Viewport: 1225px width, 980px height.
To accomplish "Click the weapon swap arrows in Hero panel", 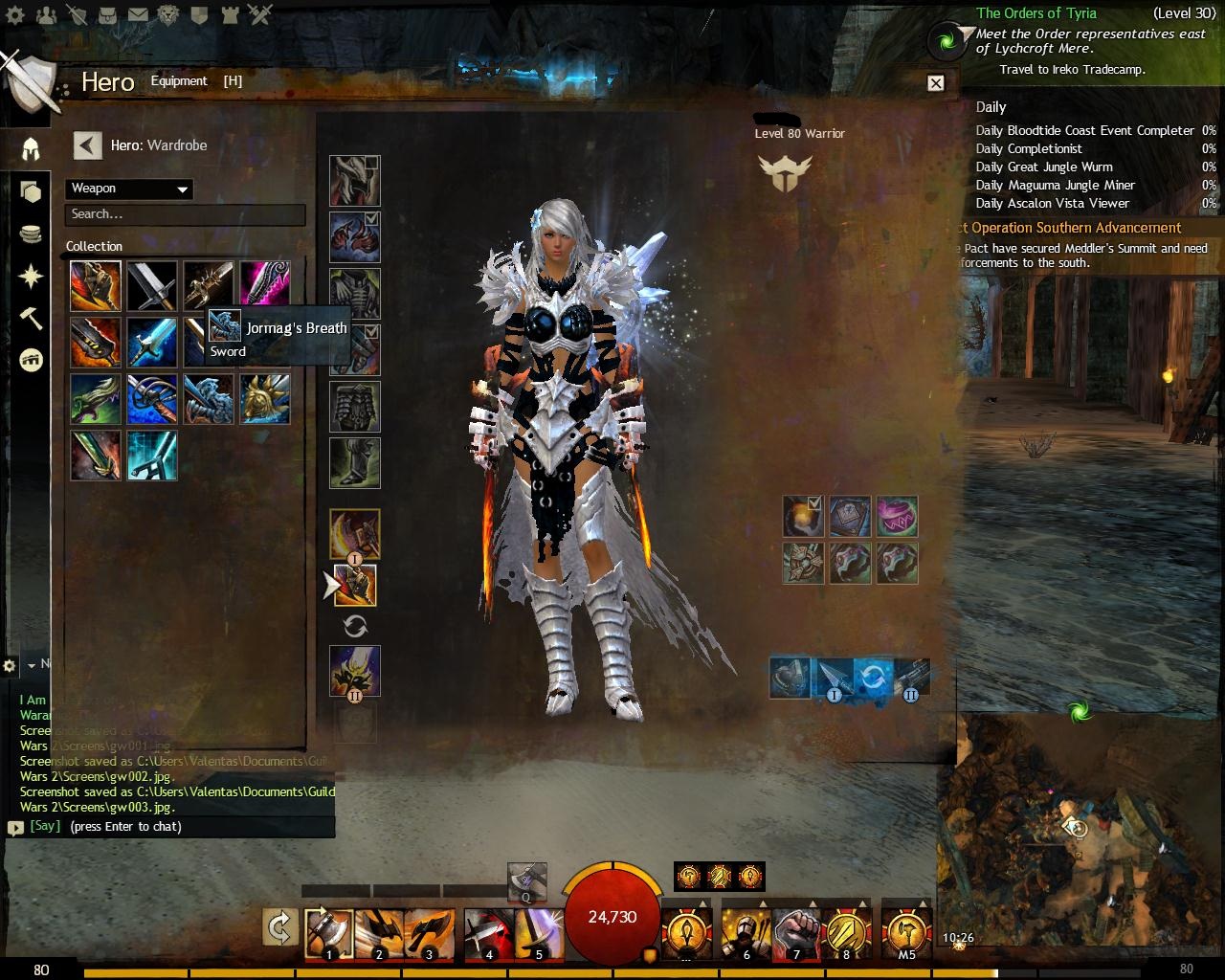I will pos(355,627).
